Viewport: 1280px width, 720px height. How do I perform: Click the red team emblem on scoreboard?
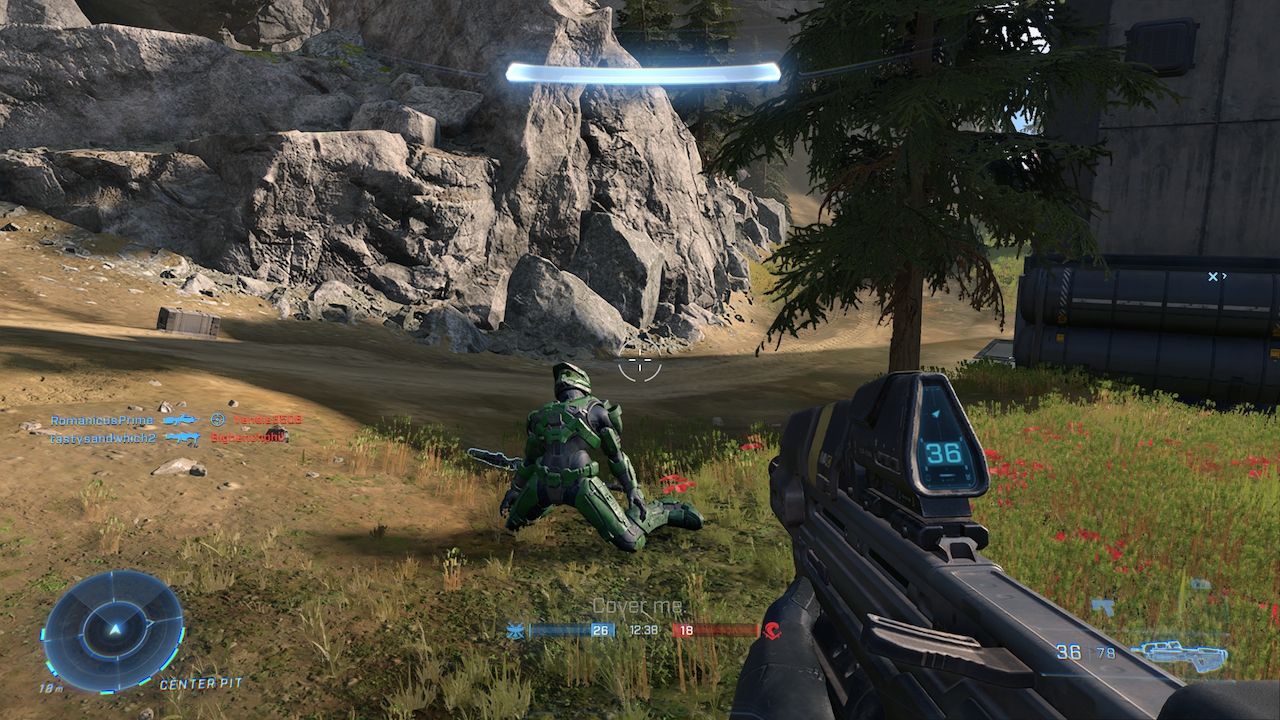[772, 630]
